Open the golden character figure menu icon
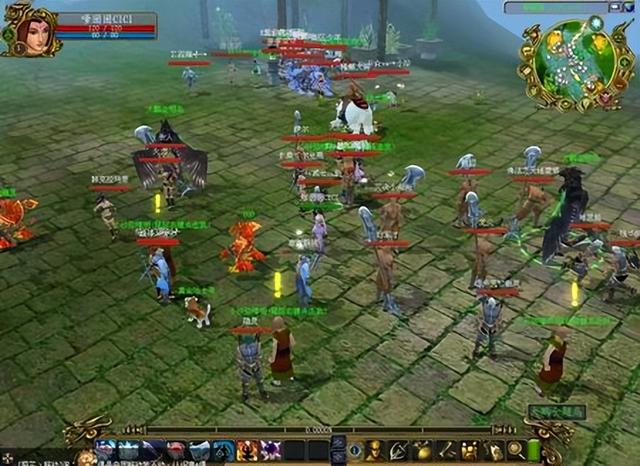Screen dimensions: 640x466 pos(374,451)
